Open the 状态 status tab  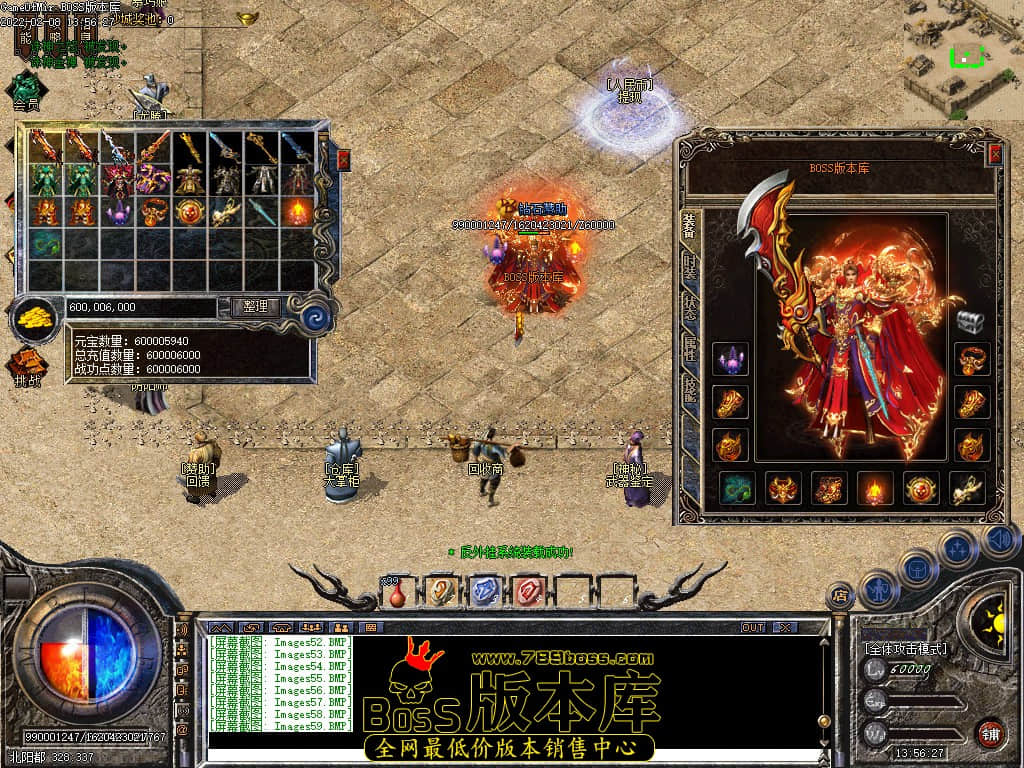[x=690, y=307]
